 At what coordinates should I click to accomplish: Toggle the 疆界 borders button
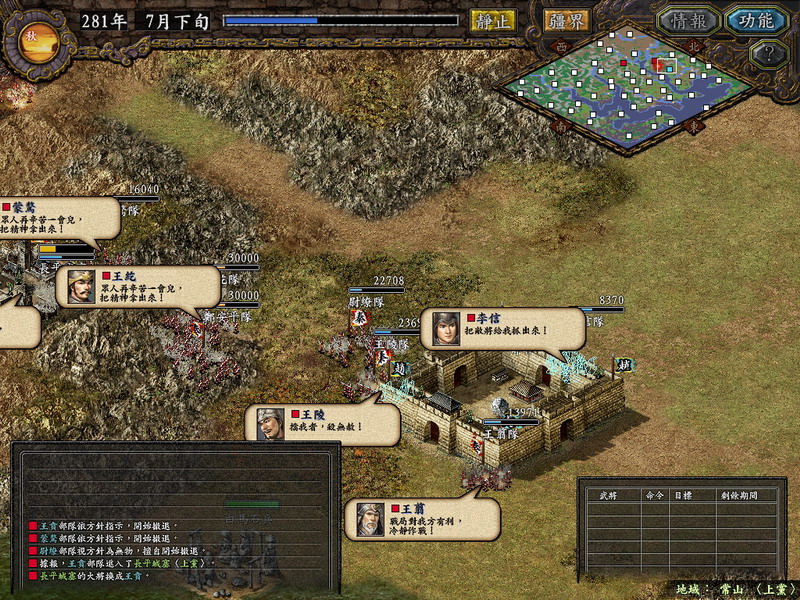coord(567,20)
